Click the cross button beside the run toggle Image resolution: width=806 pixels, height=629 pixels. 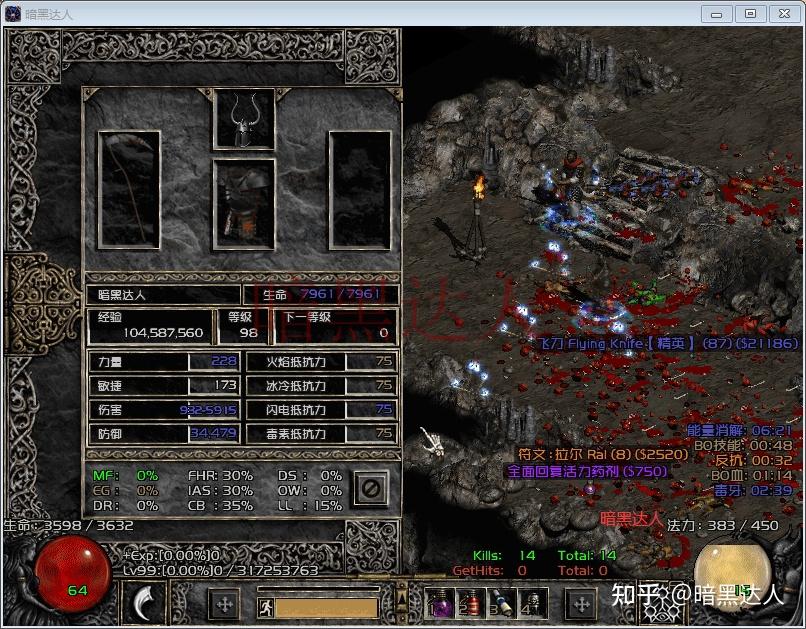click(224, 604)
